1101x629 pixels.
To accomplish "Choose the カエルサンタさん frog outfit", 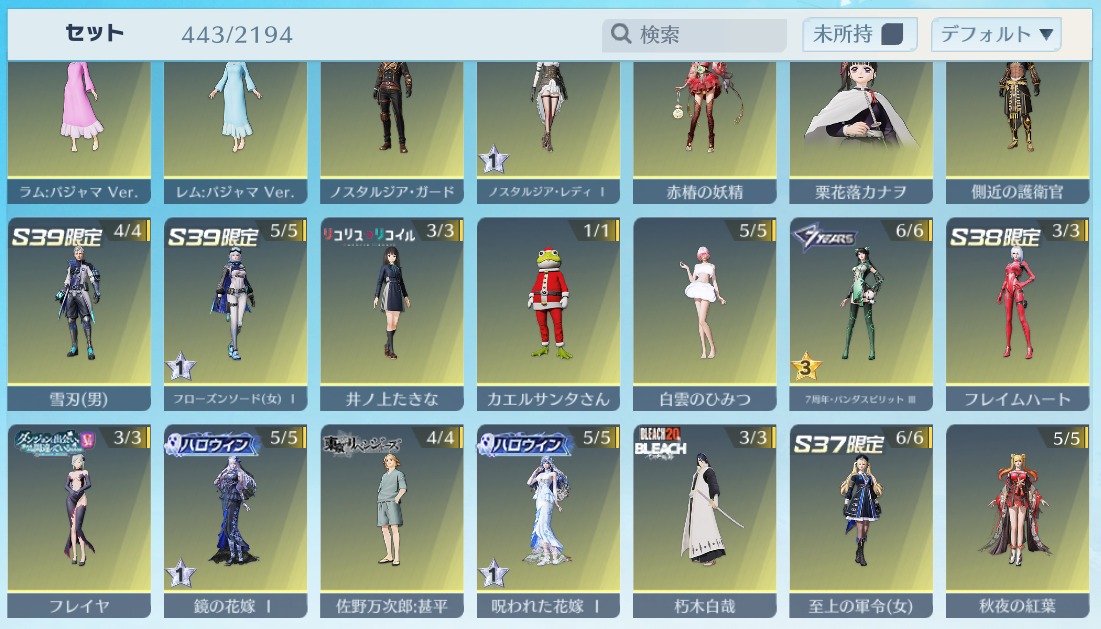I will tap(548, 310).
